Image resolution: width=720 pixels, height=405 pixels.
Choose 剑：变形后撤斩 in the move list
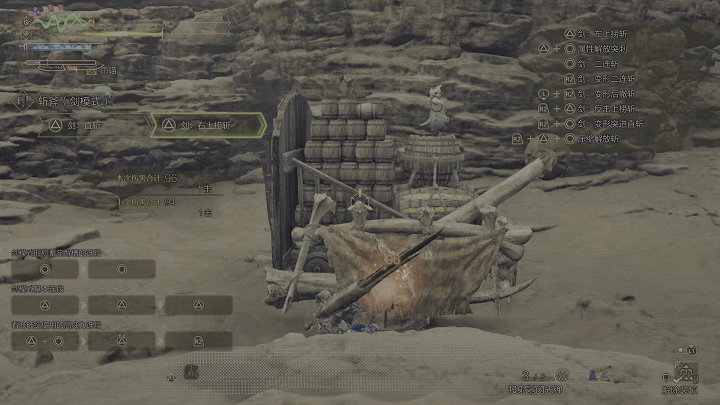tap(610, 93)
